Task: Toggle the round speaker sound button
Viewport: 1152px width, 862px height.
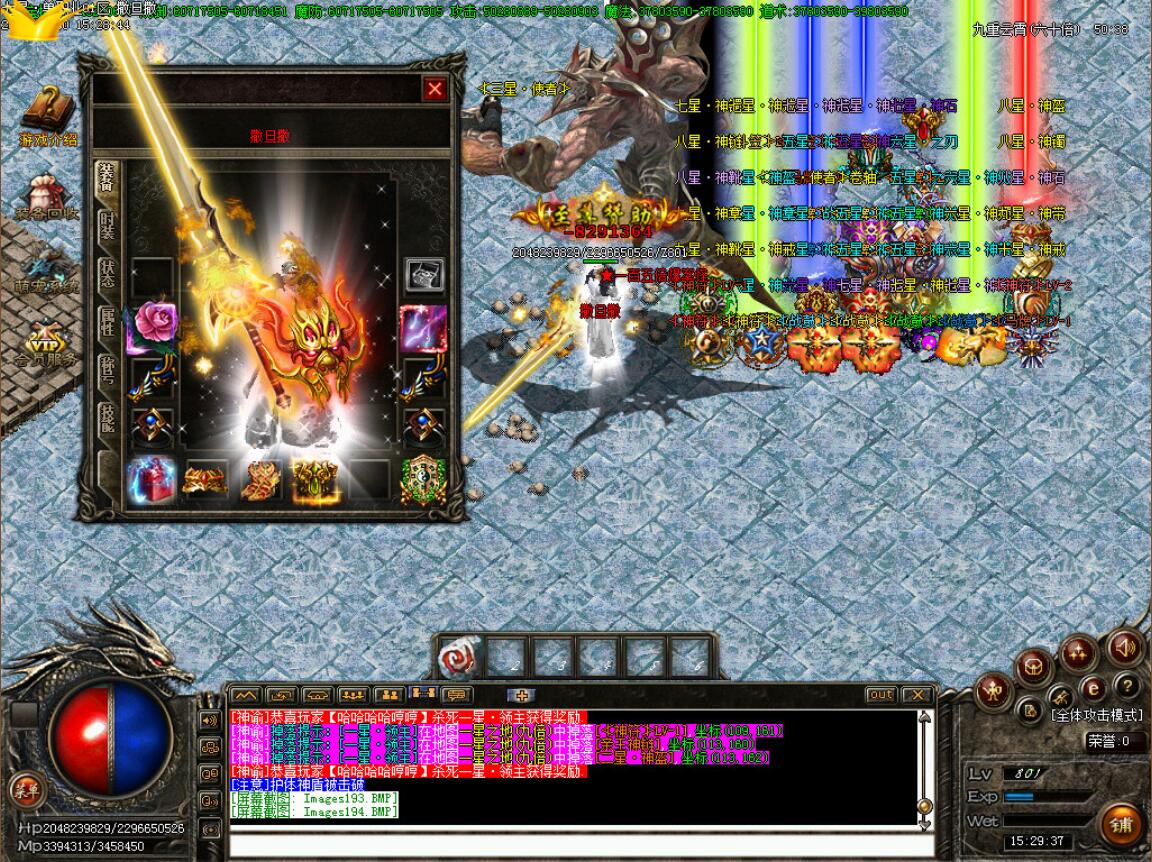Action: point(1125,648)
